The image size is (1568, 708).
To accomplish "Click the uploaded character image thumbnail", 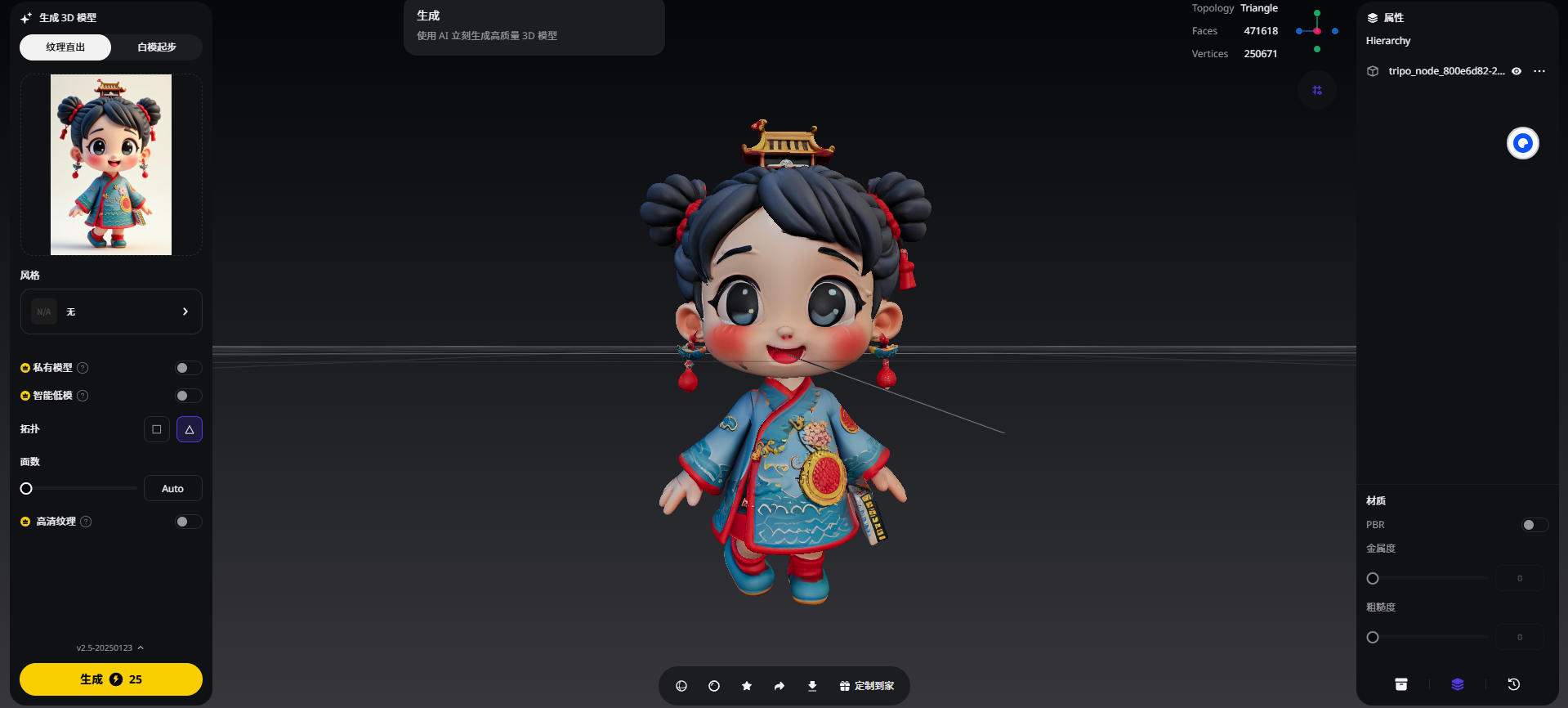I will pyautogui.click(x=111, y=164).
